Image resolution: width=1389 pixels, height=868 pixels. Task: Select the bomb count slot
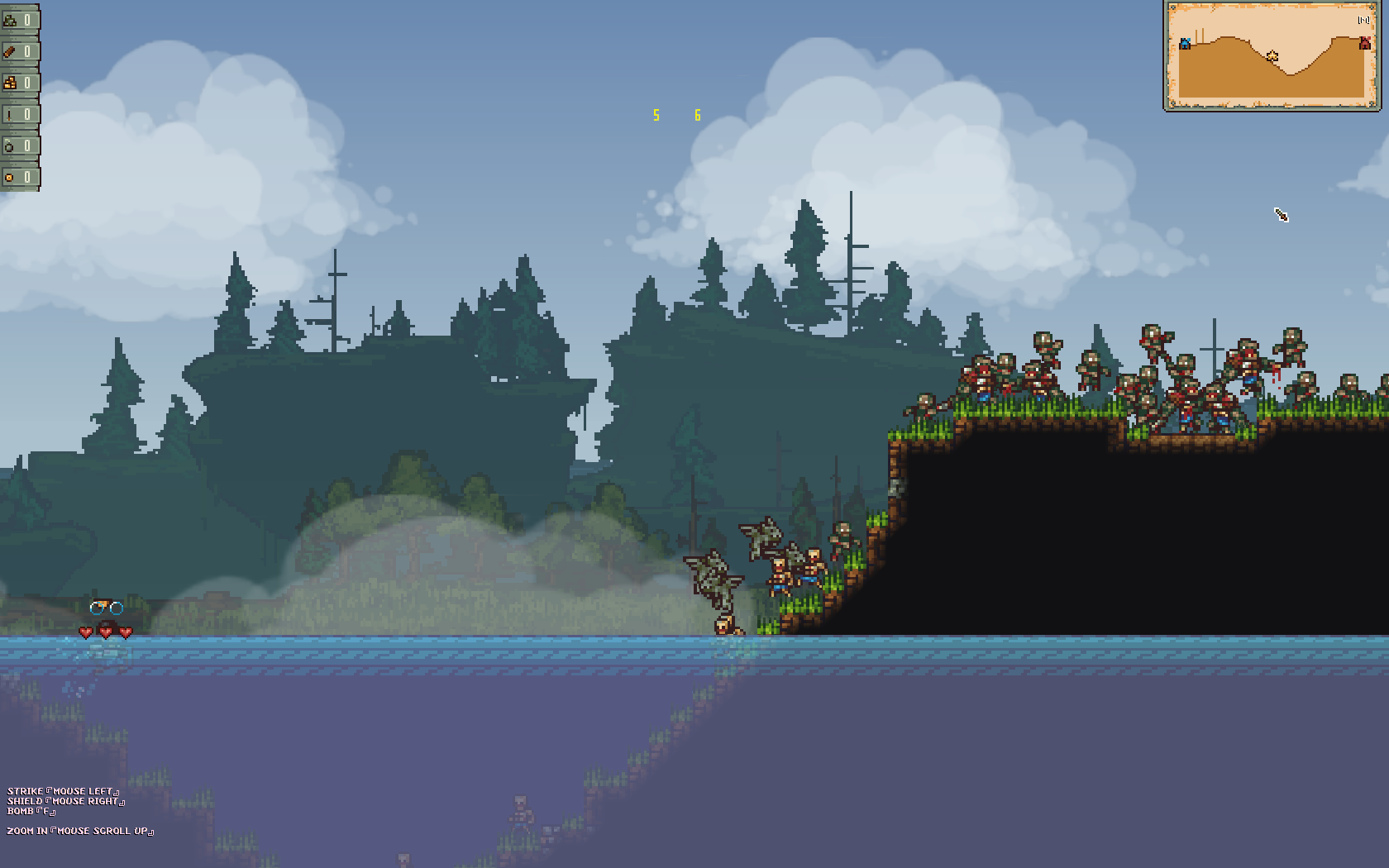pyautogui.click(x=19, y=145)
